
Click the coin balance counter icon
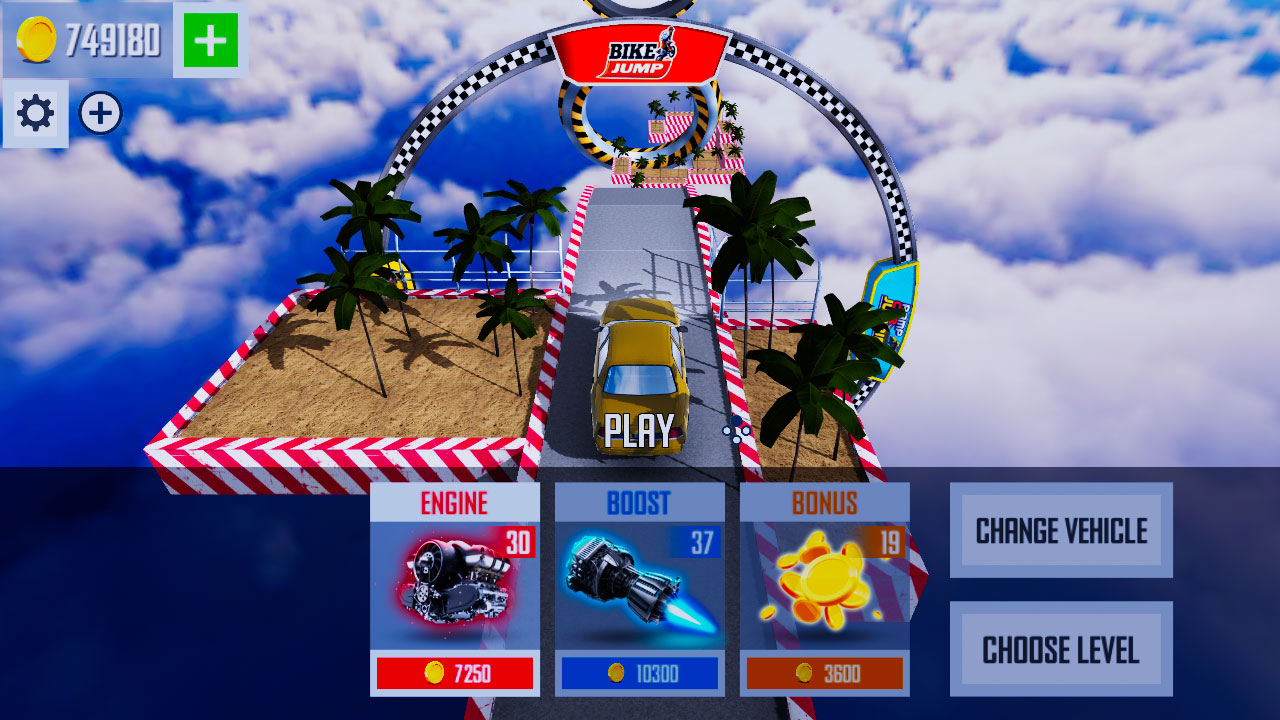click(34, 42)
